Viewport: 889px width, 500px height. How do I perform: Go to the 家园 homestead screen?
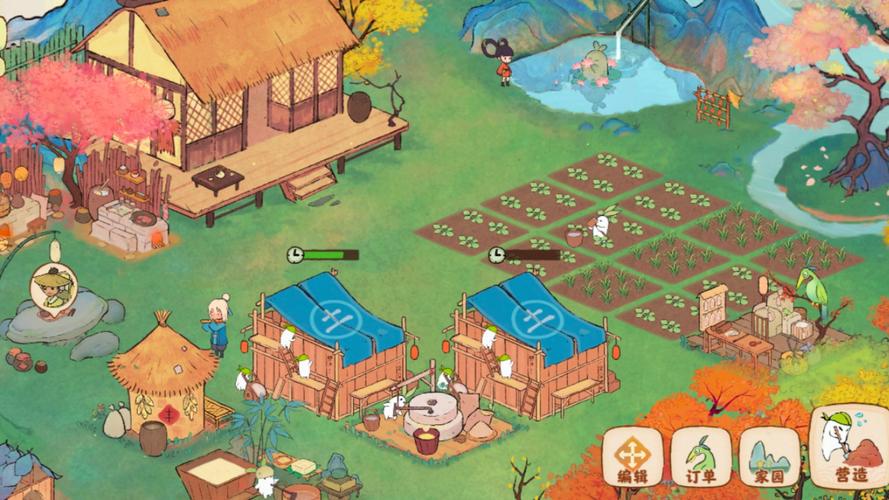pos(769,456)
